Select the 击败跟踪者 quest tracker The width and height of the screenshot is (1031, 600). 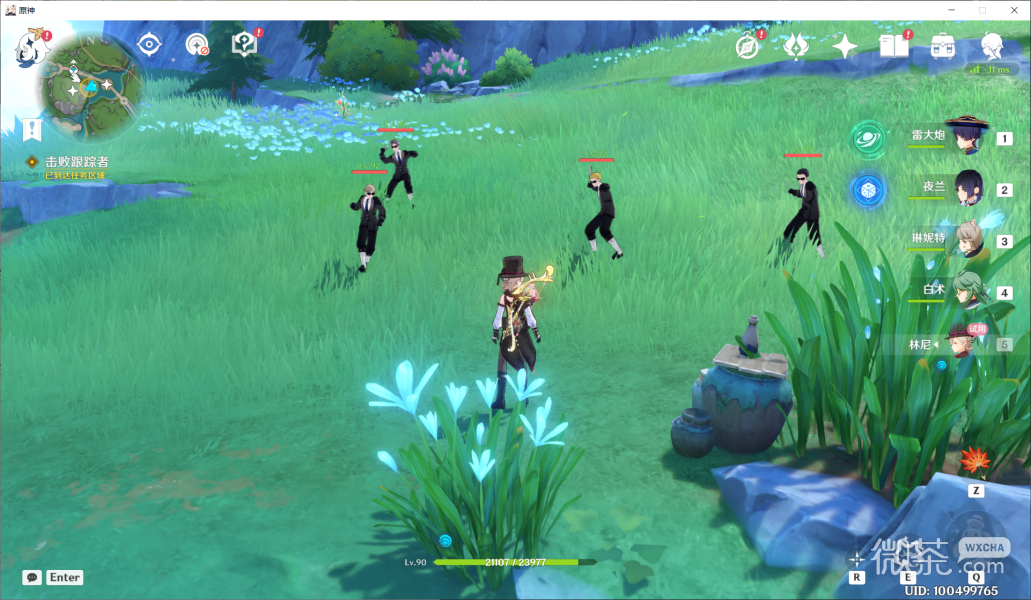pyautogui.click(x=76, y=161)
